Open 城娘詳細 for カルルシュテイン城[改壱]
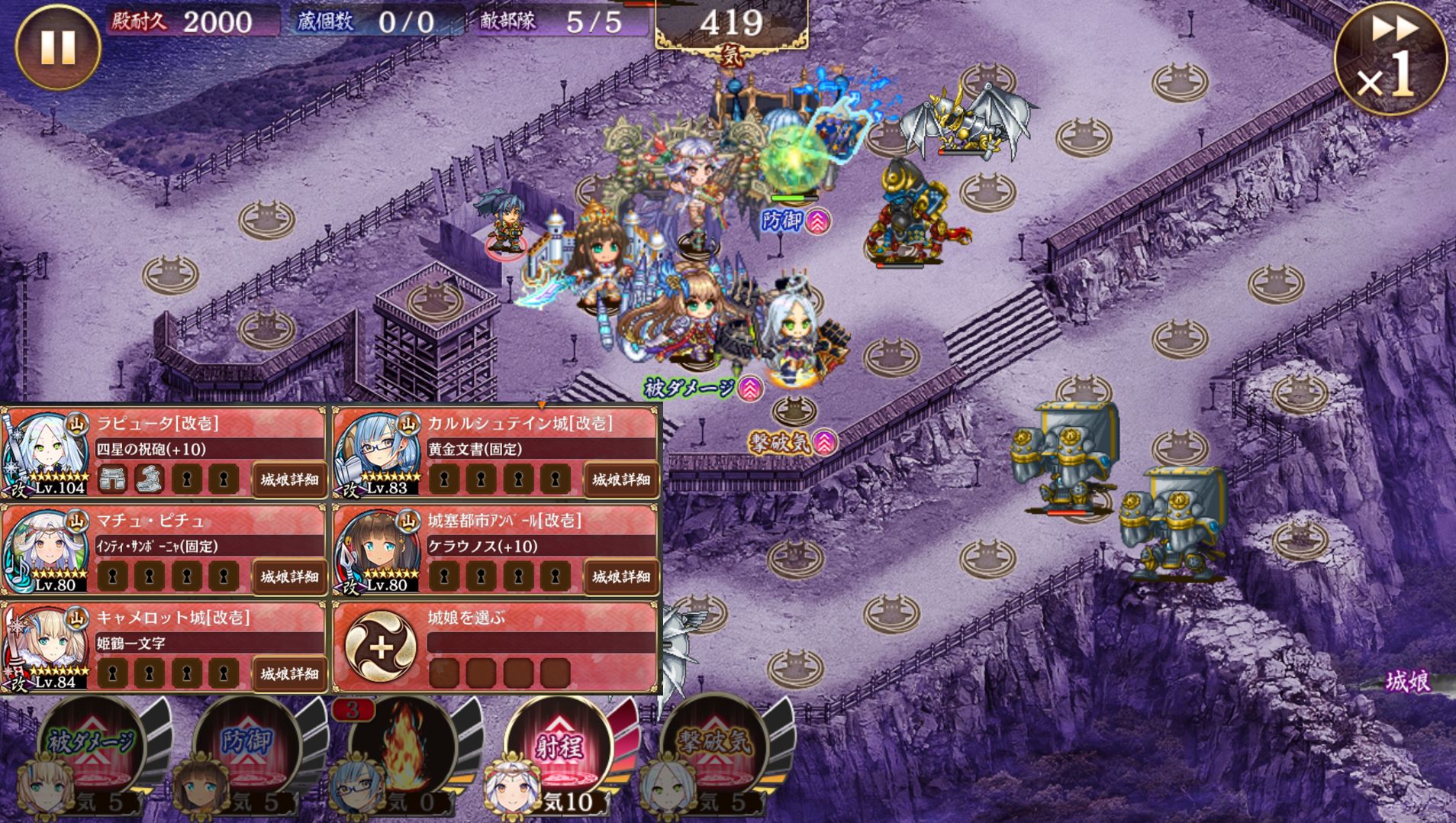 (621, 479)
